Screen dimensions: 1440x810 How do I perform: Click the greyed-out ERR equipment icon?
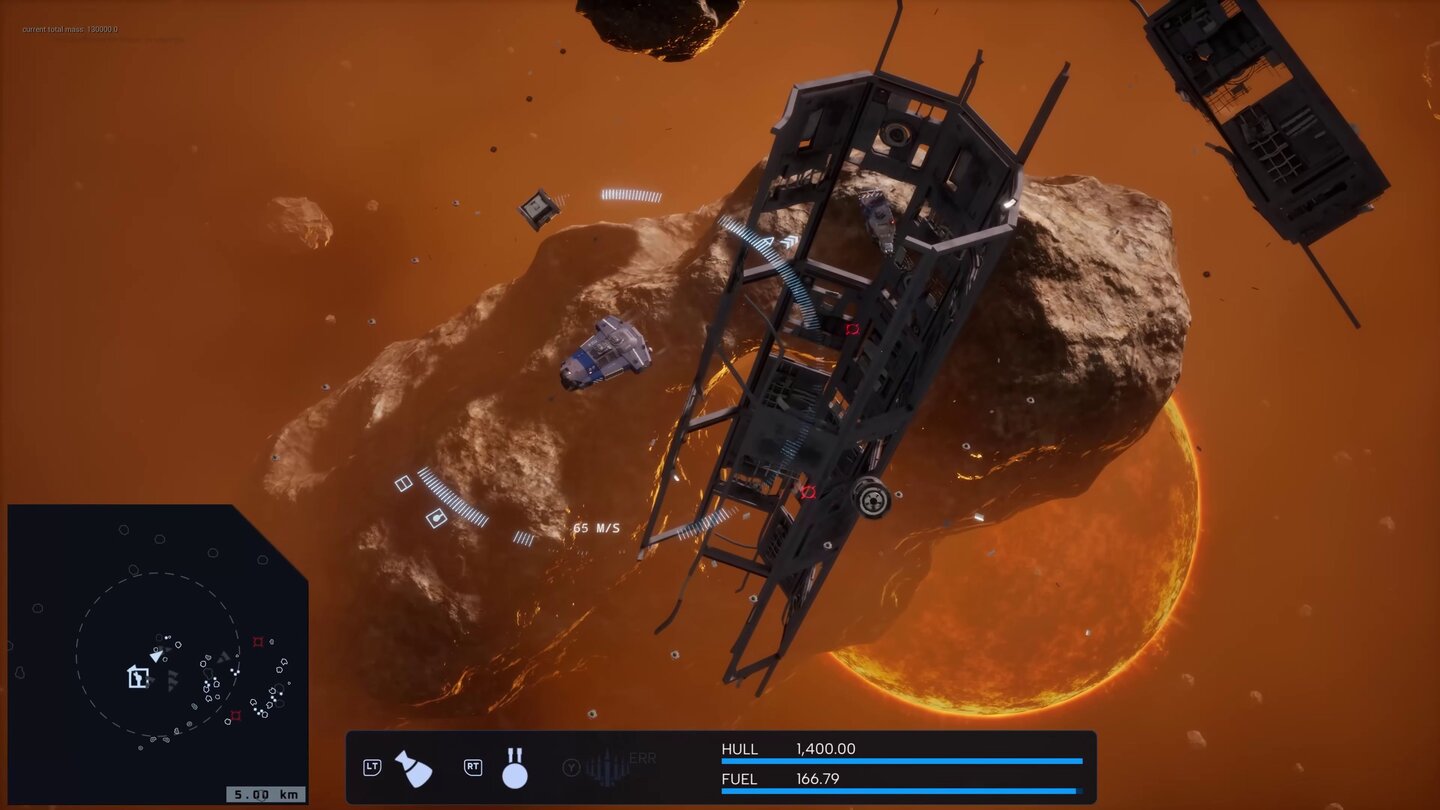pos(609,767)
